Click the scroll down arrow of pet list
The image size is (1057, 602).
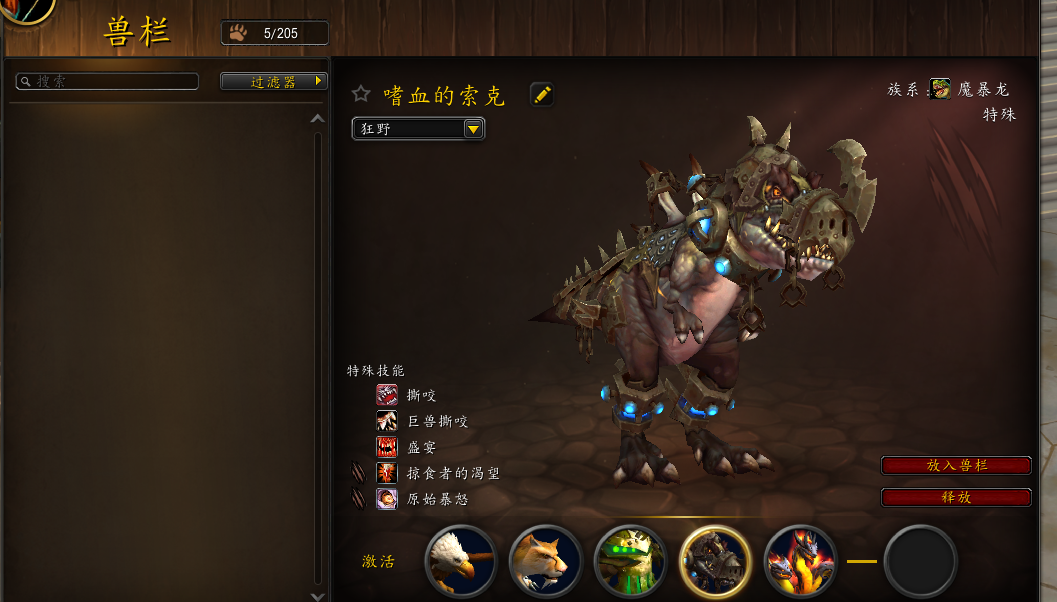(x=318, y=596)
